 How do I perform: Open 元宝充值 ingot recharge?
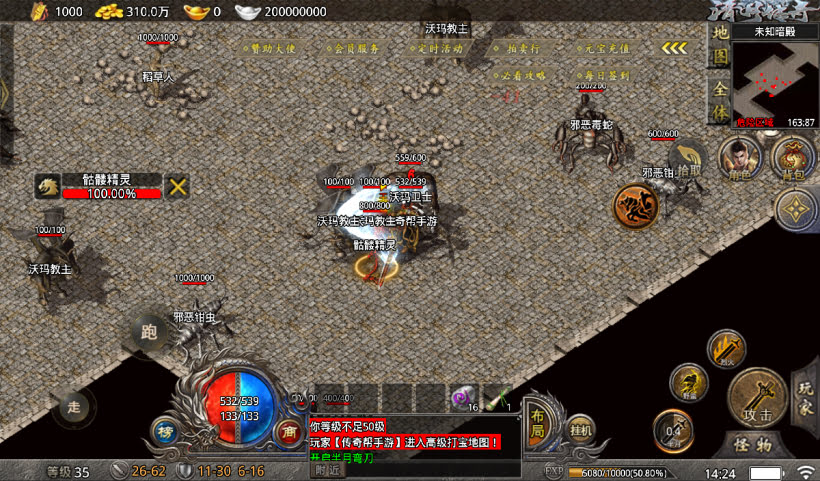(605, 47)
